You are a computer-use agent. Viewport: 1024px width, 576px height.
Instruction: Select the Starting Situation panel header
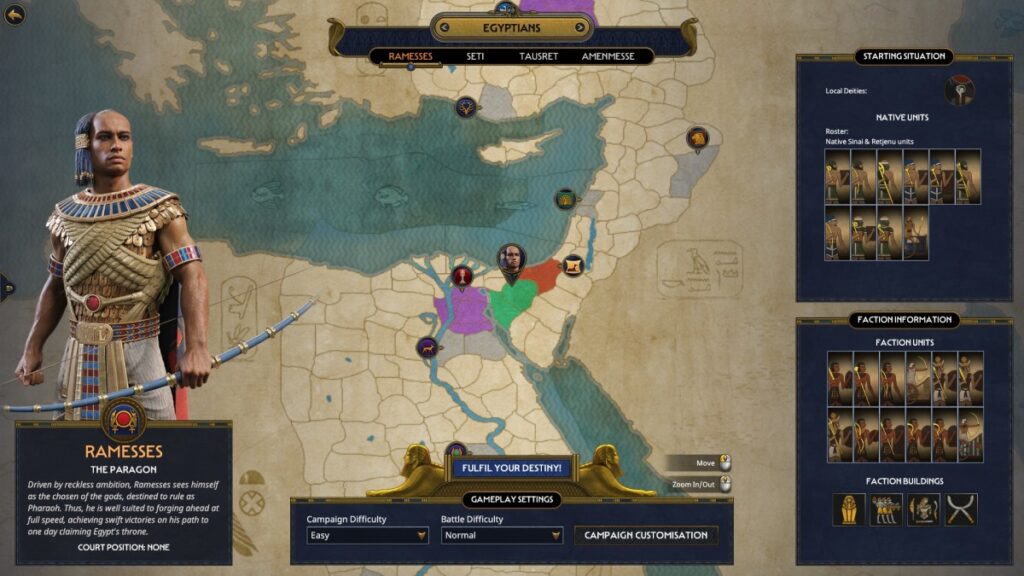point(904,56)
